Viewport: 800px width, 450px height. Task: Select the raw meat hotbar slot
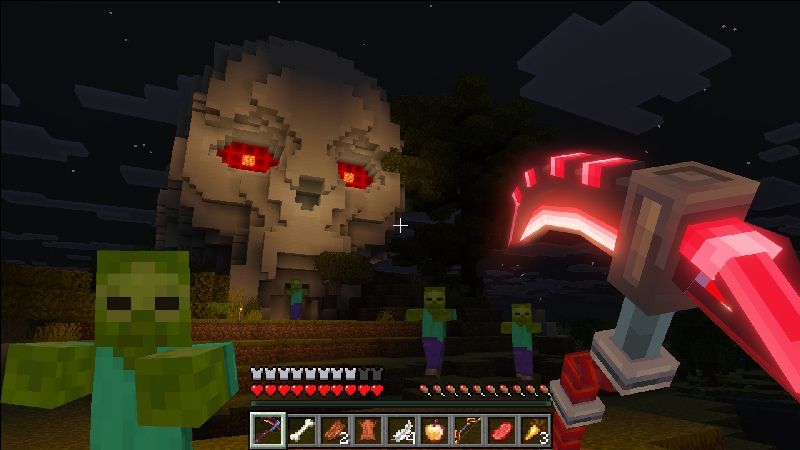(500, 430)
